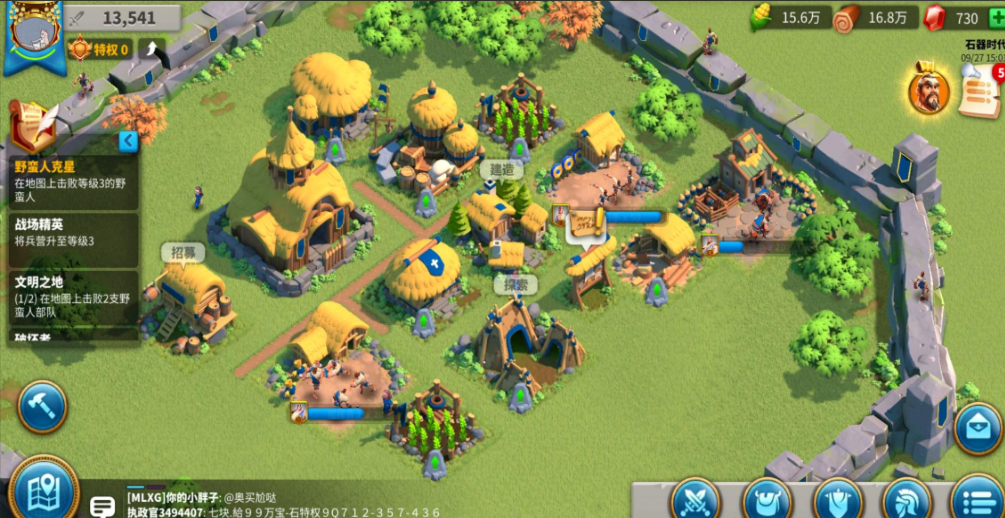Open the alliance banner button
The height and width of the screenshot is (518, 1005).
tap(838, 499)
